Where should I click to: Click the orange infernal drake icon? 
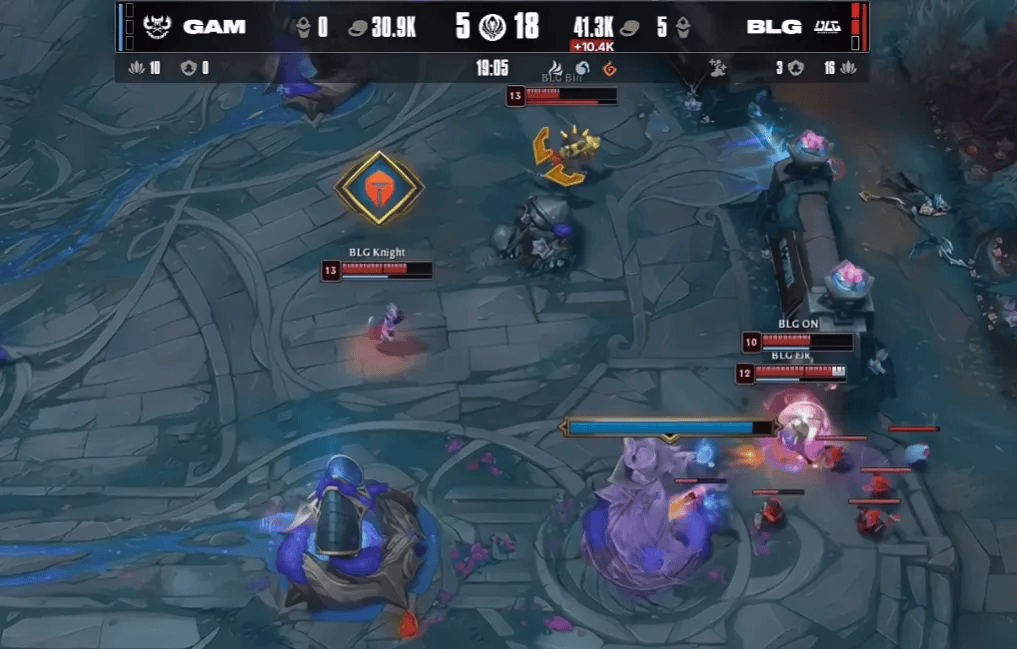point(609,68)
